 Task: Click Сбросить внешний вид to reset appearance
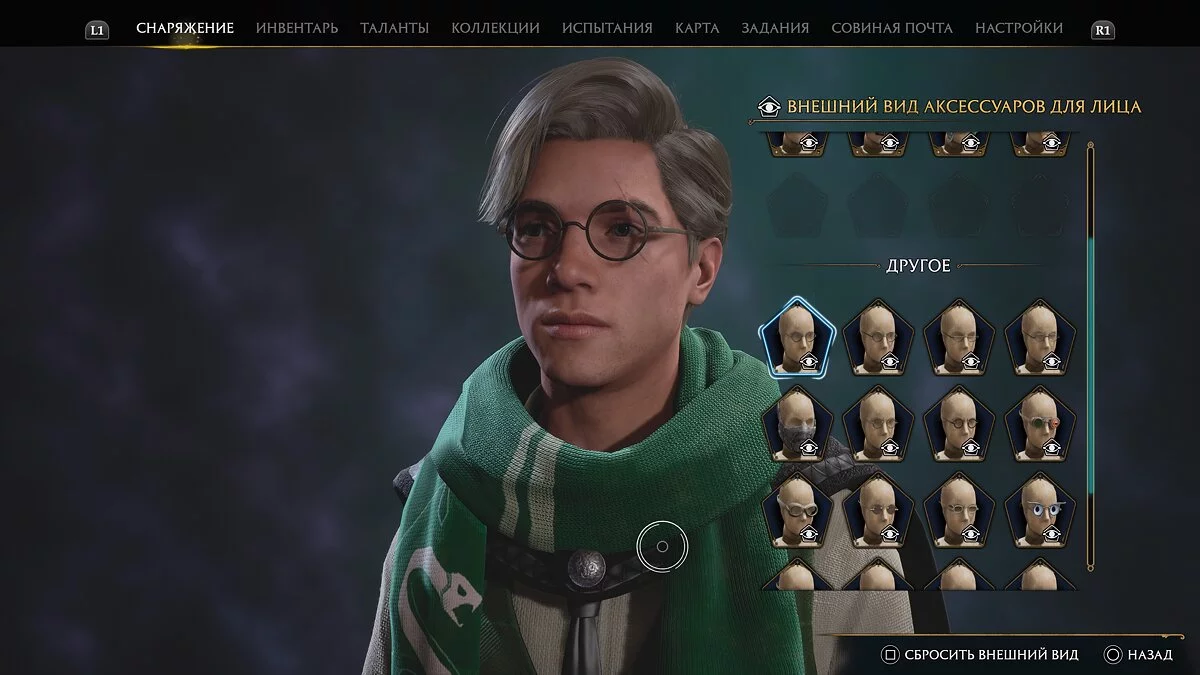coord(980,655)
